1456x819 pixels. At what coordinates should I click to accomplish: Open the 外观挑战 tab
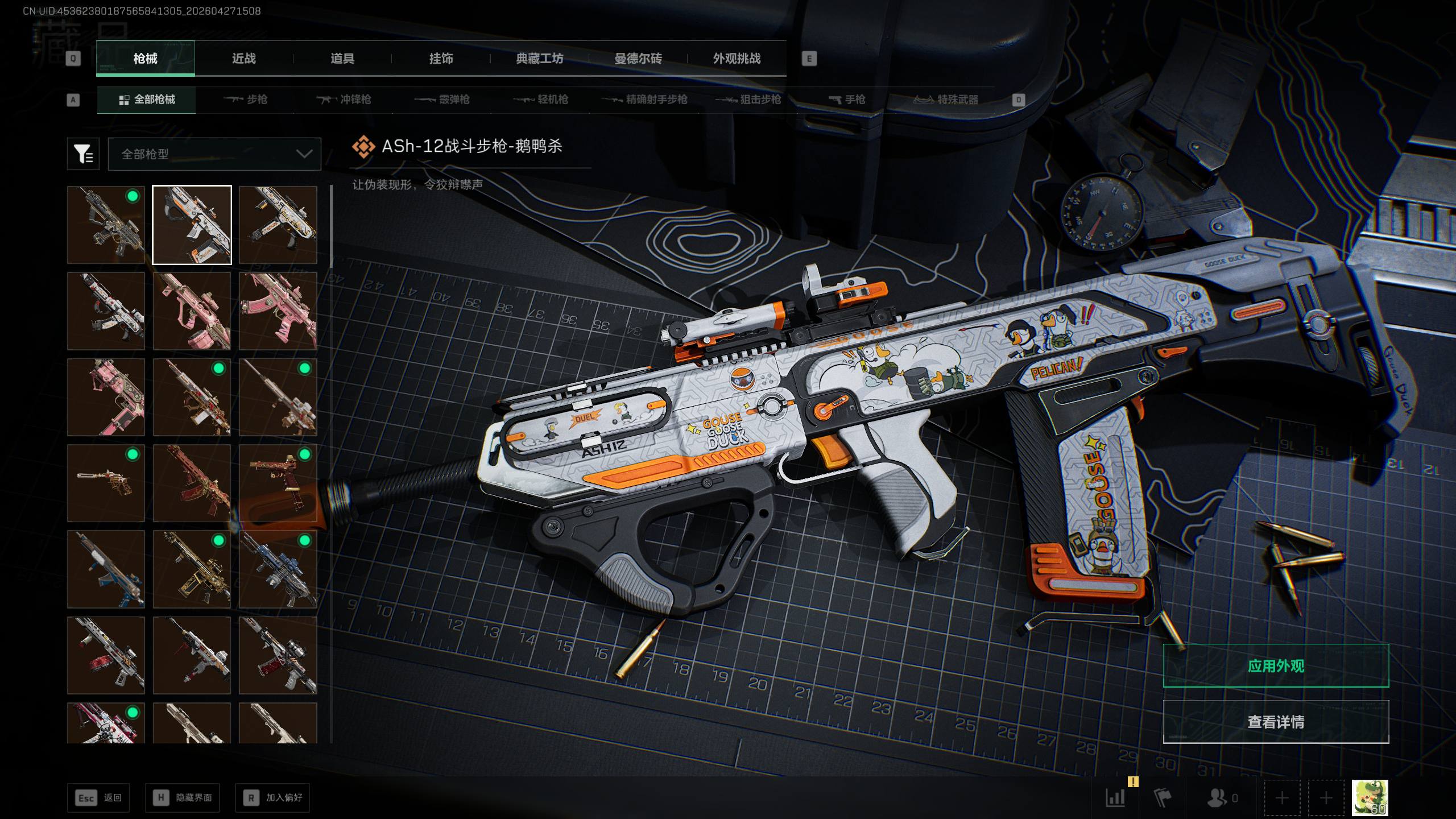(737, 59)
